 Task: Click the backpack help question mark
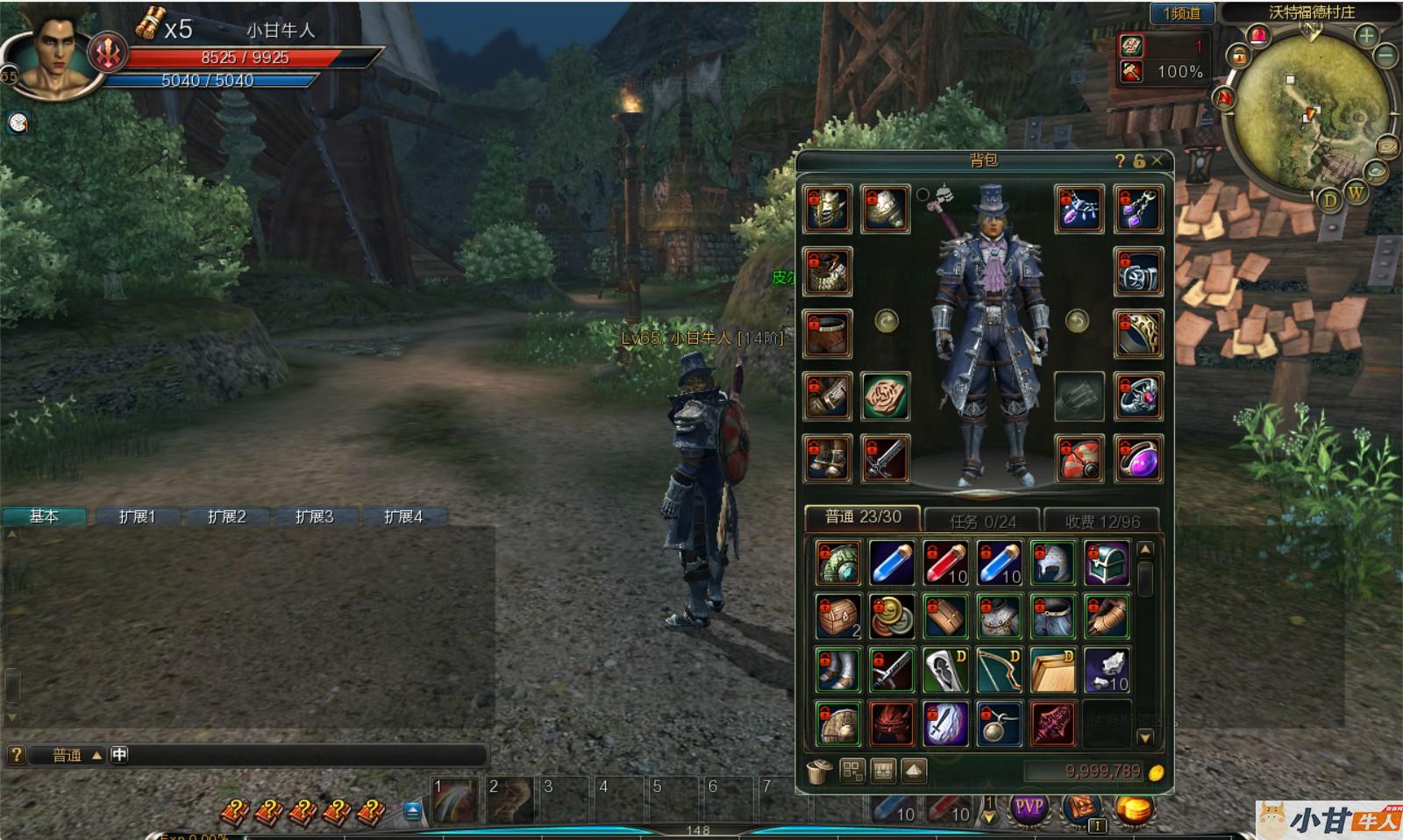[x=1120, y=160]
